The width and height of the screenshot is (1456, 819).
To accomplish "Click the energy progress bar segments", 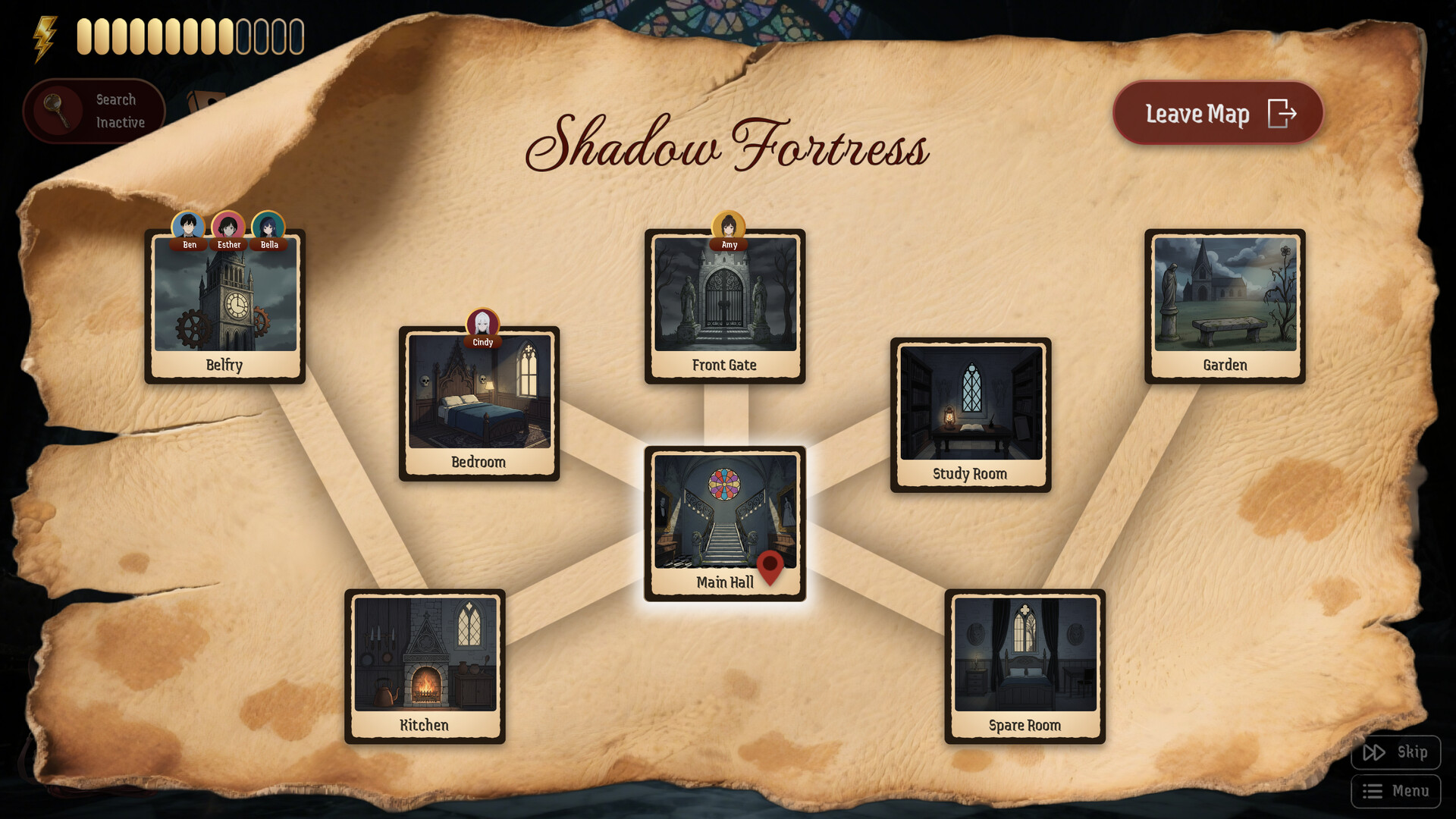I will click(x=190, y=35).
